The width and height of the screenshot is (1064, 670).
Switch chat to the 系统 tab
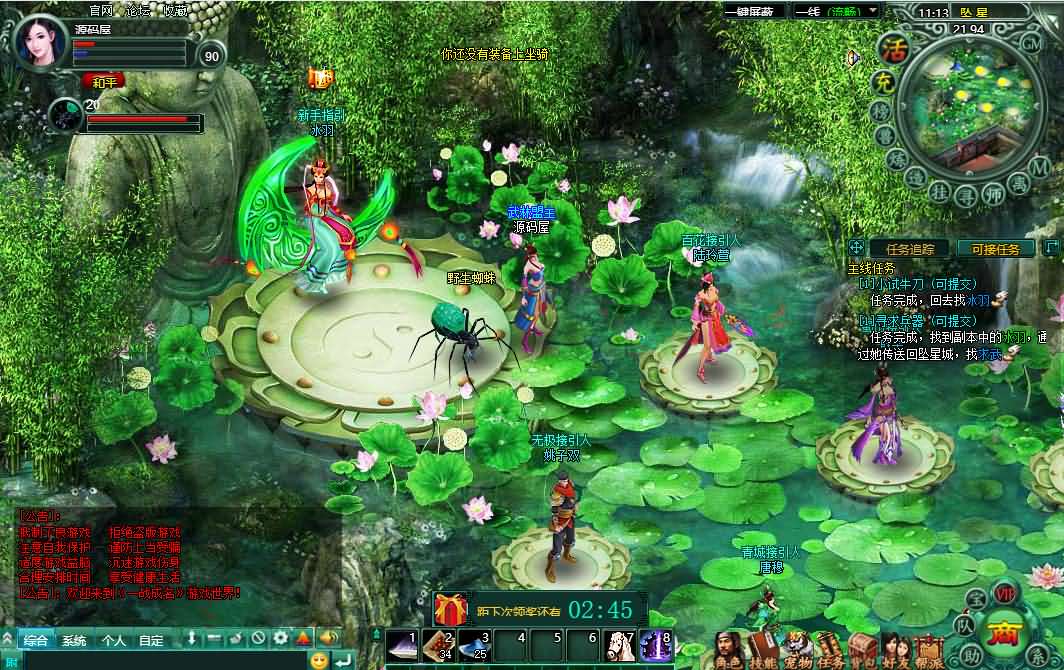pyautogui.click(x=74, y=640)
